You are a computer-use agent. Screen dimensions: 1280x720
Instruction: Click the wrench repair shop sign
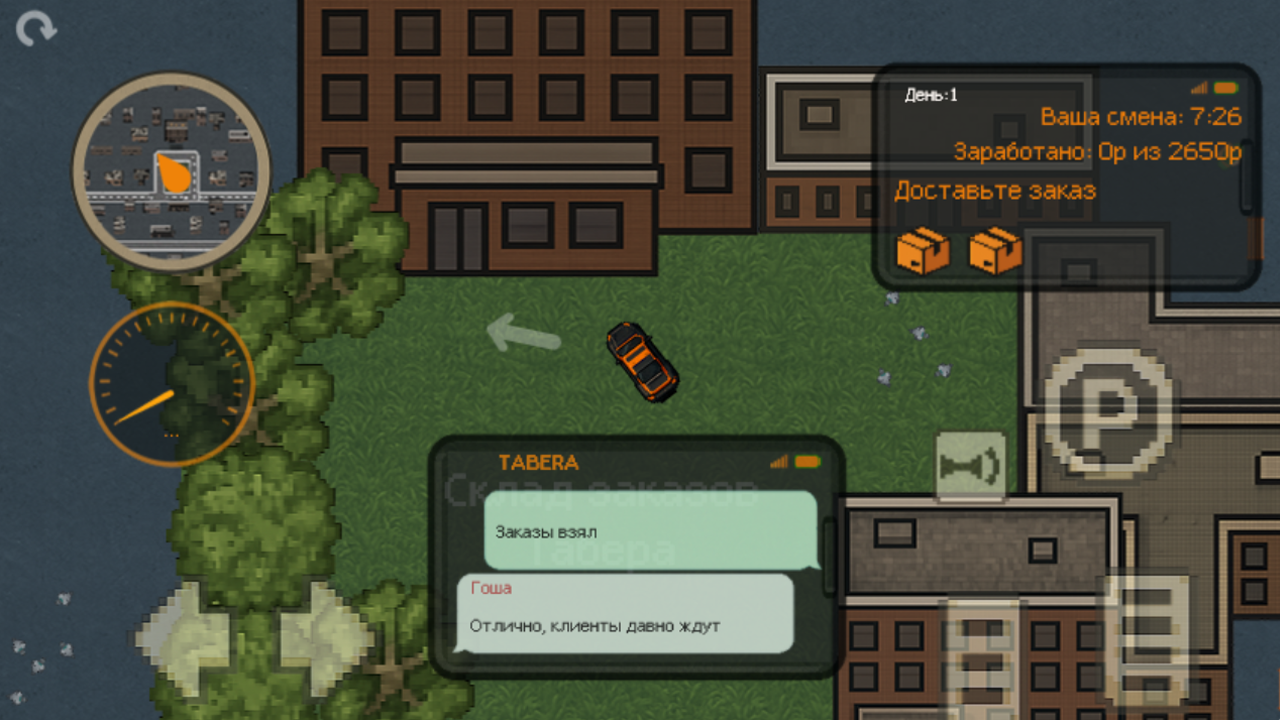pos(971,463)
